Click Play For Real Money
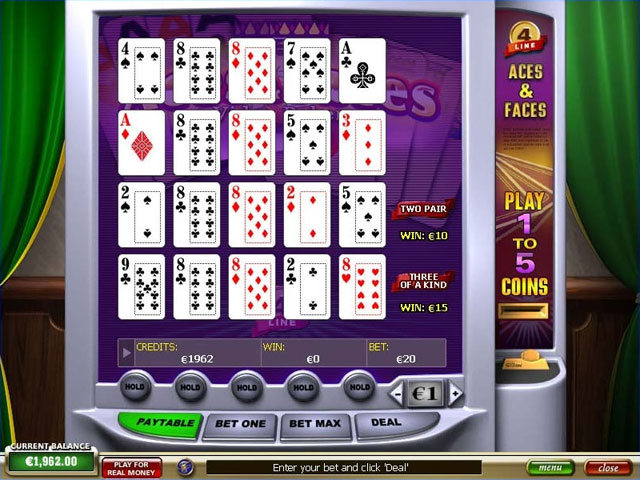The image size is (640, 480). pyautogui.click(x=132, y=467)
